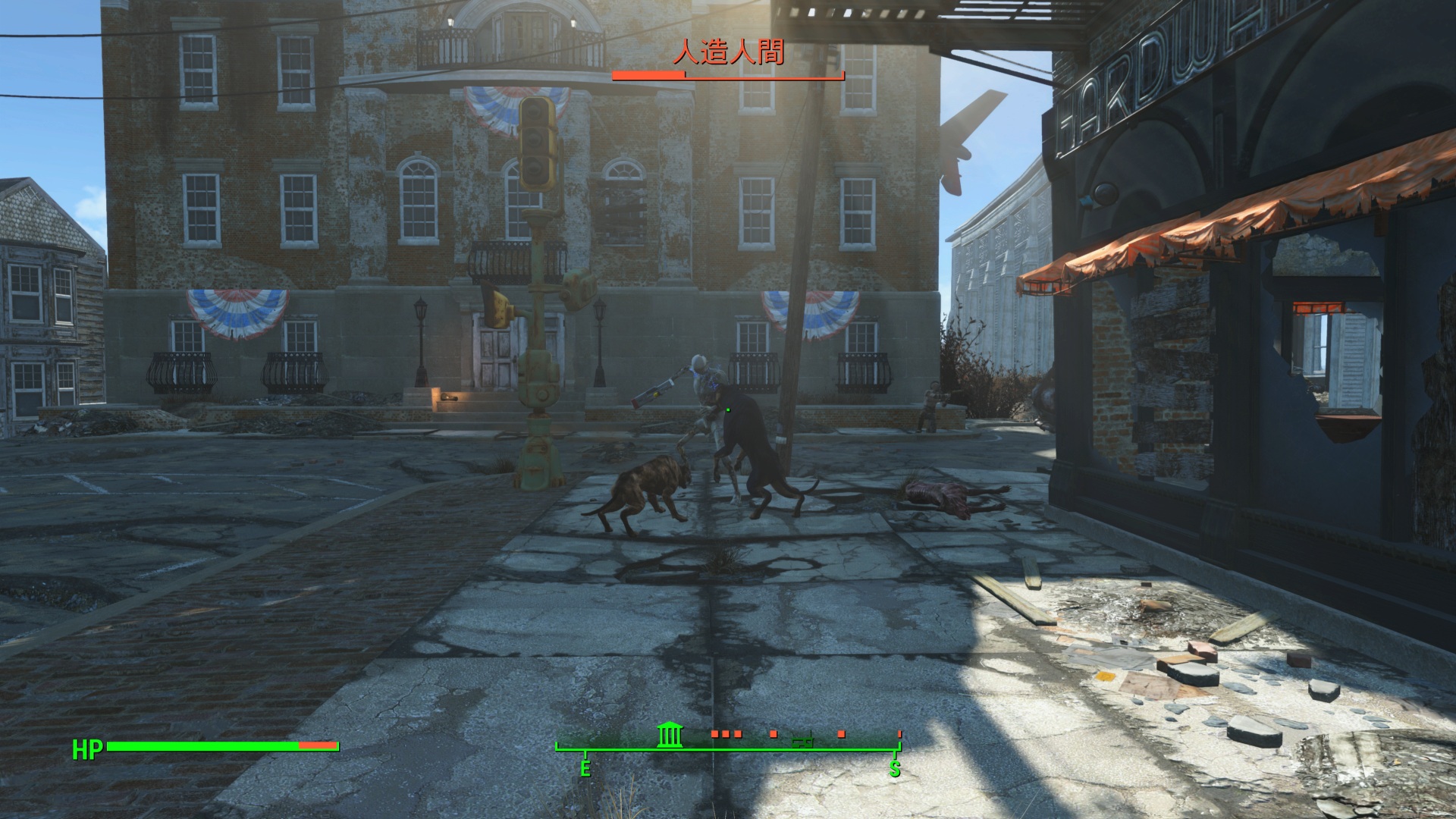Select the museum landmark icon on the compass
Screen dimensions: 1456x819
(670, 735)
